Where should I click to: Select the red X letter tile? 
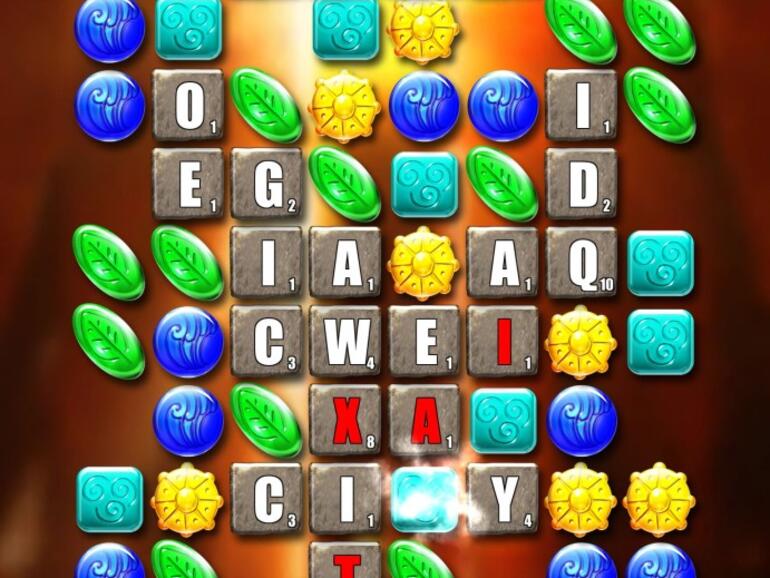tap(345, 420)
